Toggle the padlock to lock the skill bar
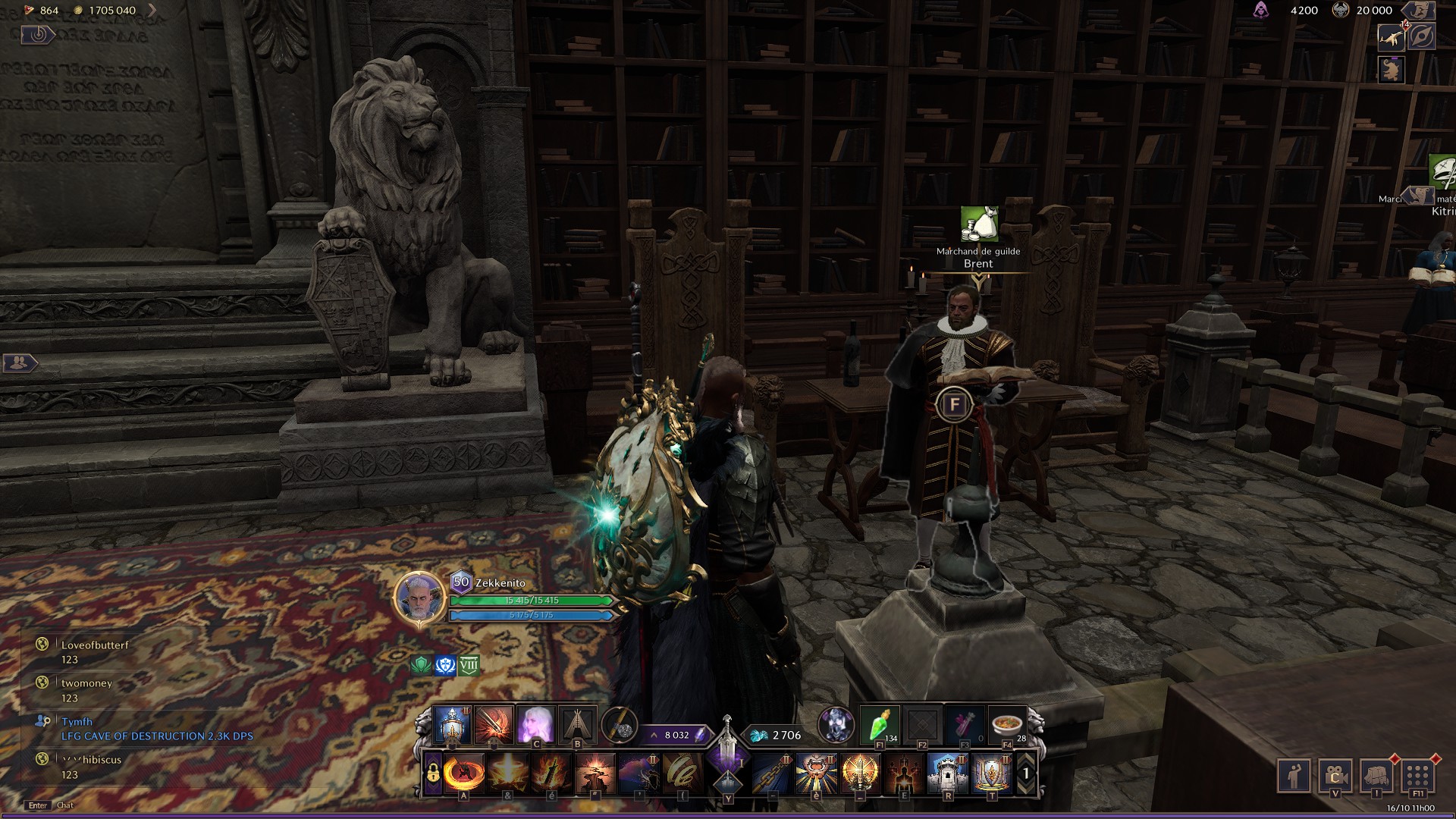 point(432,772)
